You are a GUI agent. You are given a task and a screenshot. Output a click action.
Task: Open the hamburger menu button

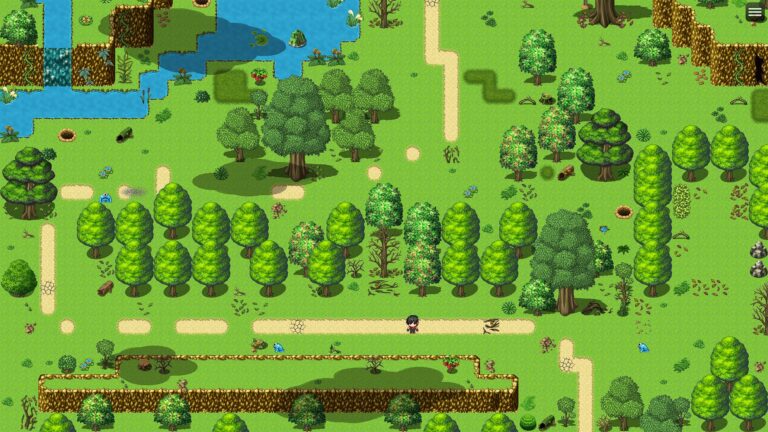pyautogui.click(x=755, y=12)
